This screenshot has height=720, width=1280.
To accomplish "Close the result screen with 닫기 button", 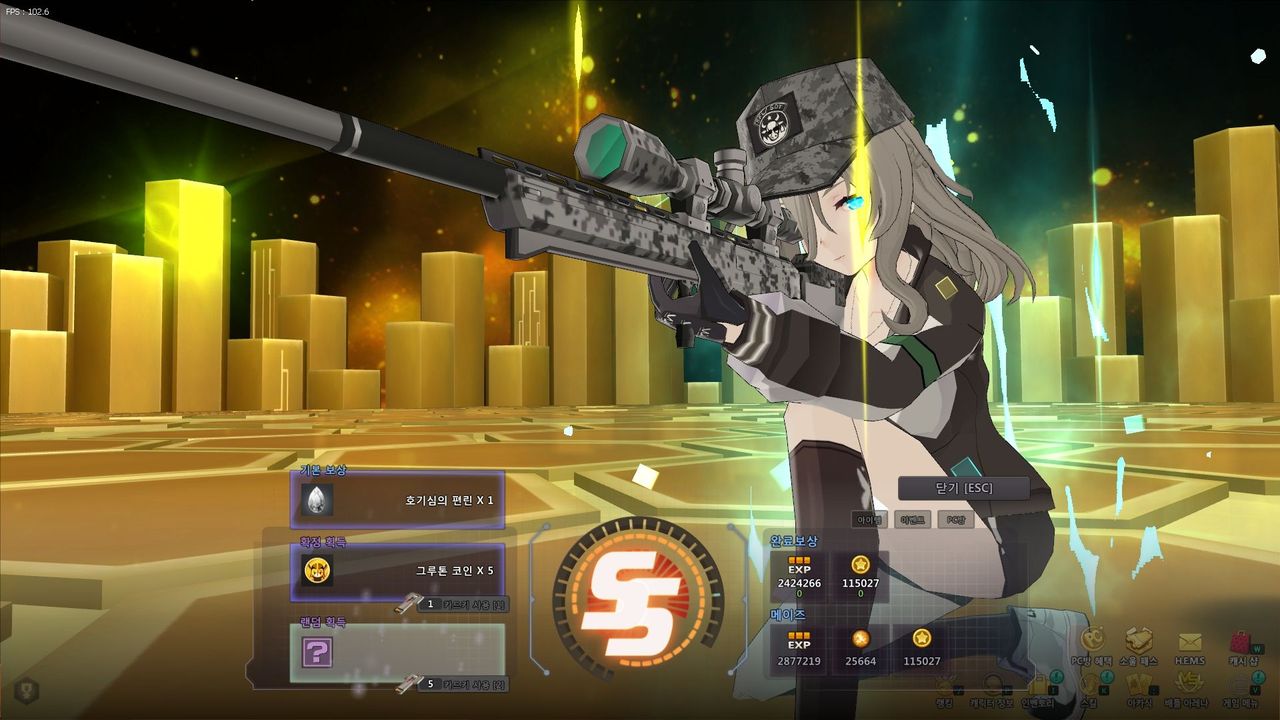I will click(x=963, y=488).
